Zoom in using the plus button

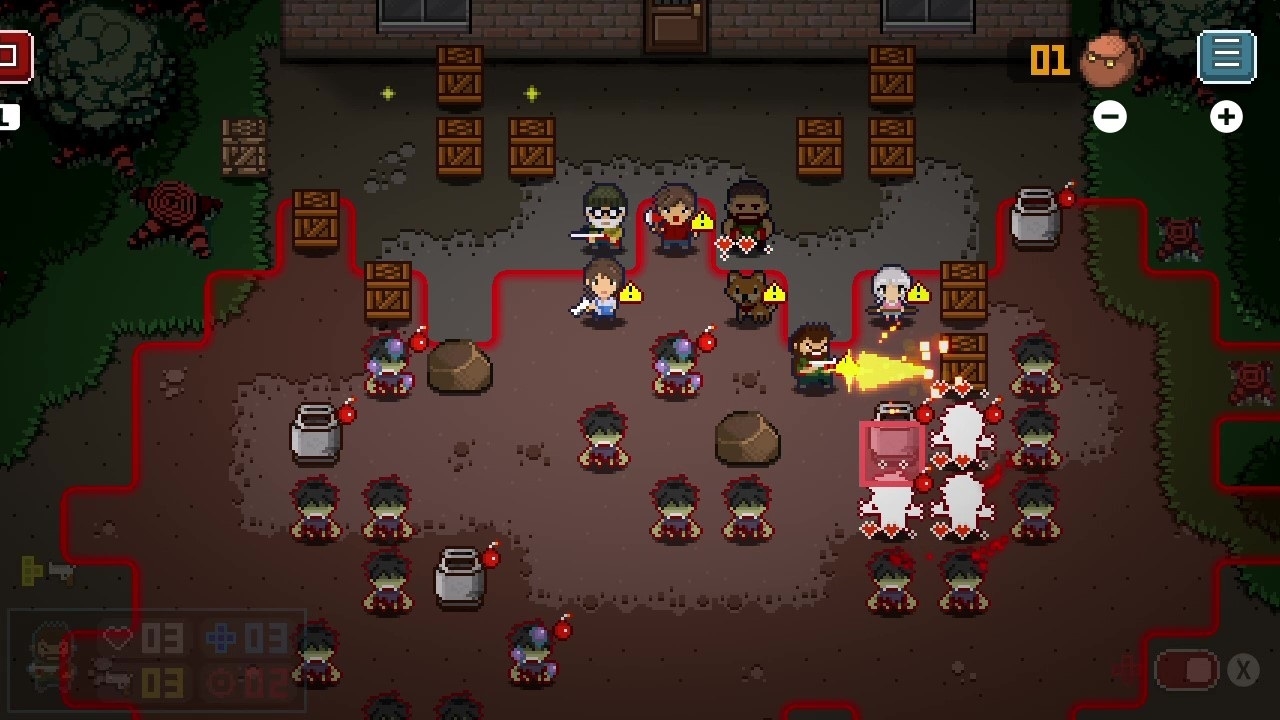click(x=1226, y=116)
